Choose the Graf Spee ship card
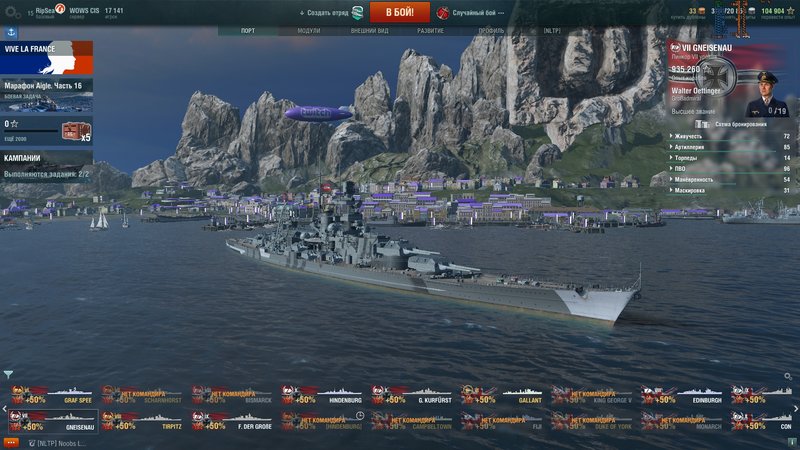This screenshot has width=800, height=450. click(54, 396)
